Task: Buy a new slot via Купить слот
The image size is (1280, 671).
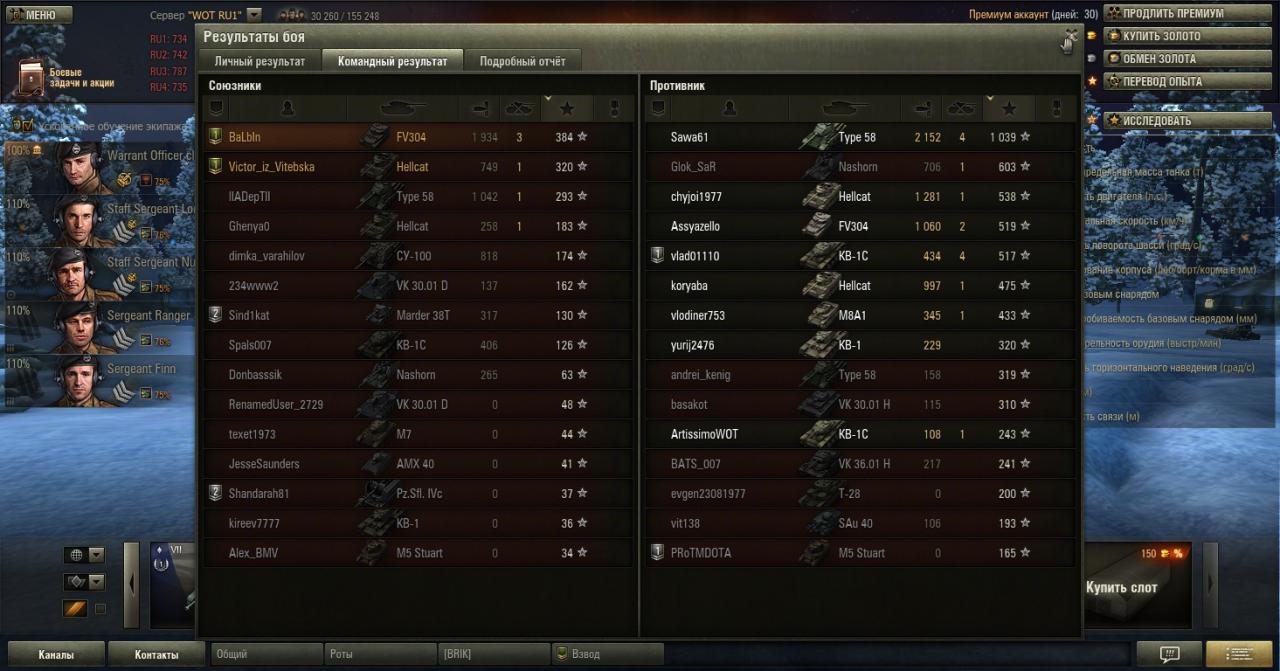Action: pyautogui.click(x=1121, y=588)
